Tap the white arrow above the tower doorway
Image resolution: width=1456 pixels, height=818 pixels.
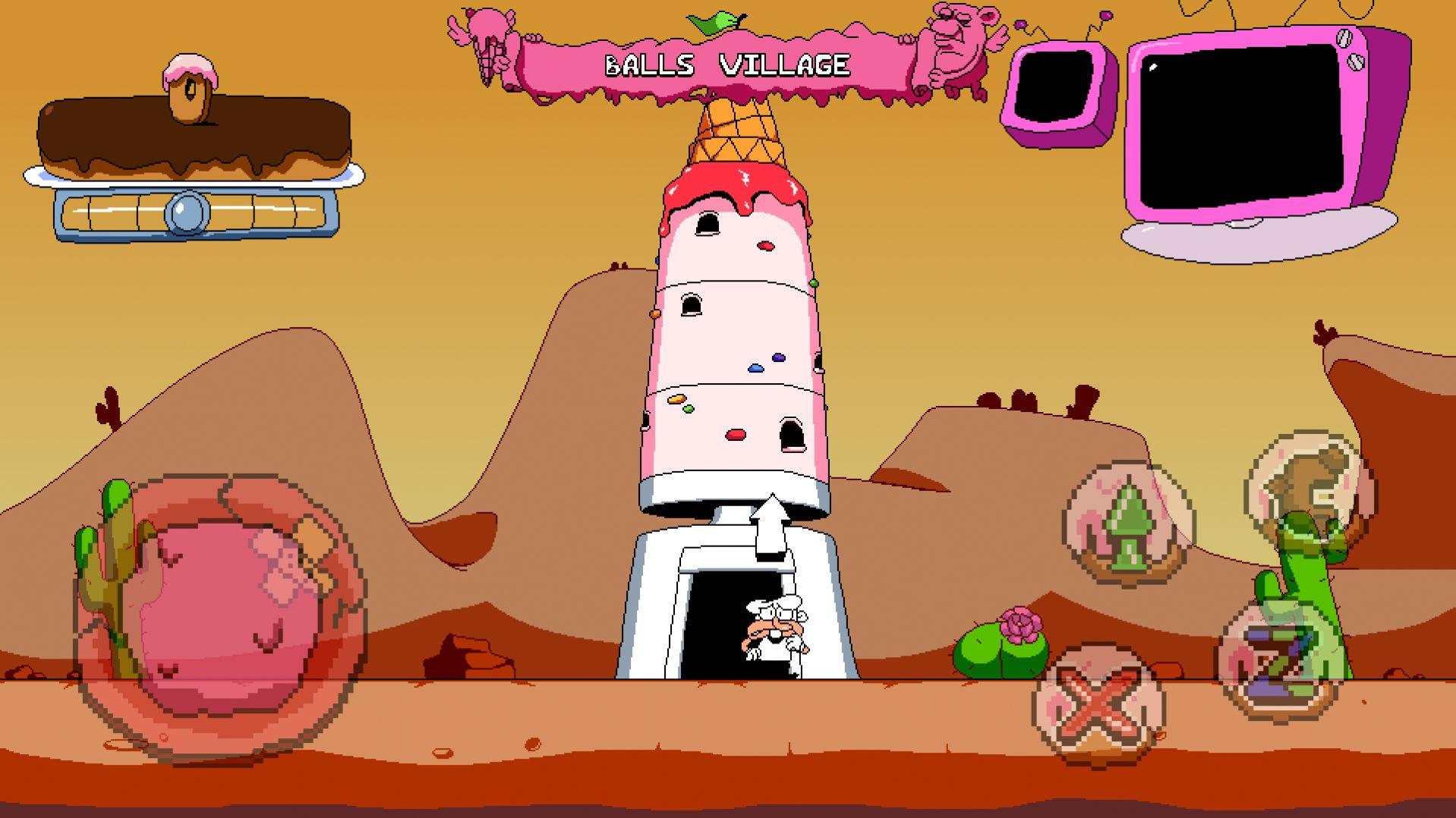[770, 527]
